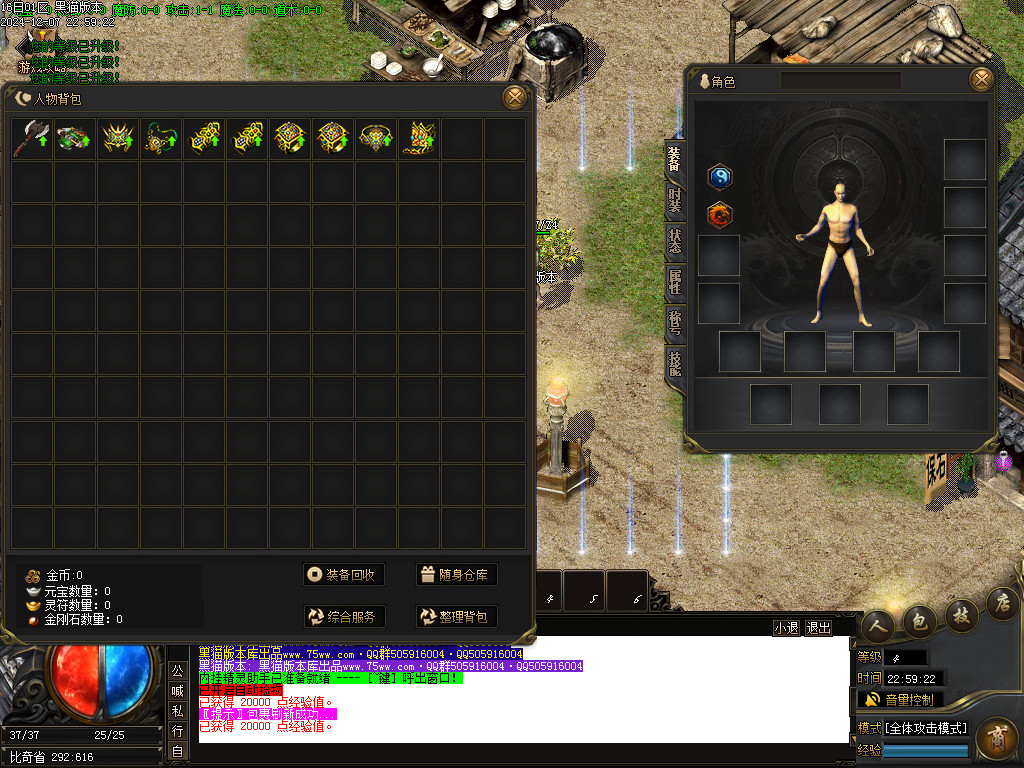Click the blue yin-yang icon
The width and height of the screenshot is (1024, 768).
[x=720, y=177]
